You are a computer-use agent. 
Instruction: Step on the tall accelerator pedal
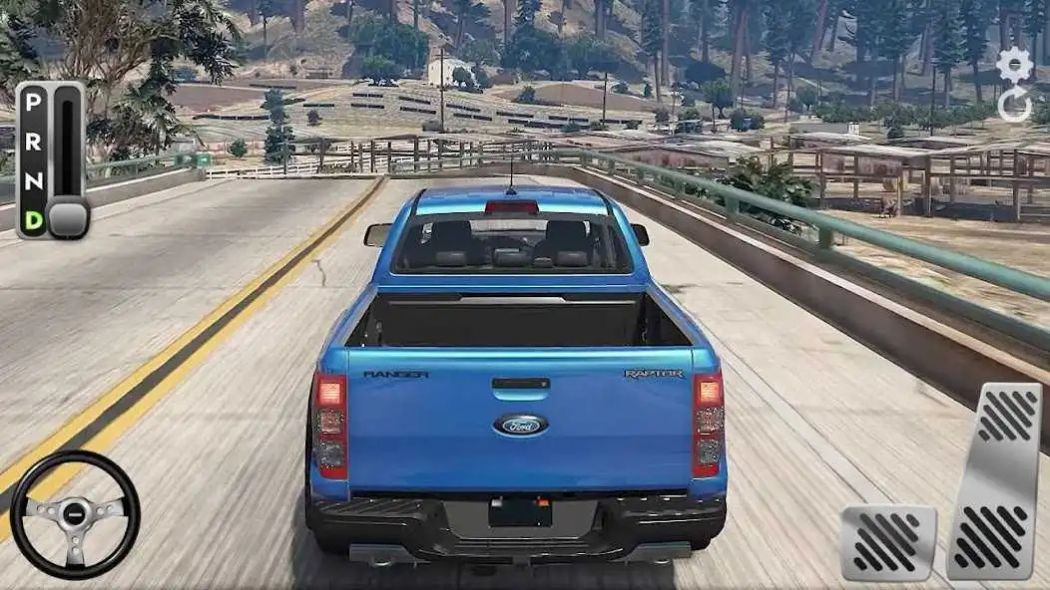(x=994, y=480)
